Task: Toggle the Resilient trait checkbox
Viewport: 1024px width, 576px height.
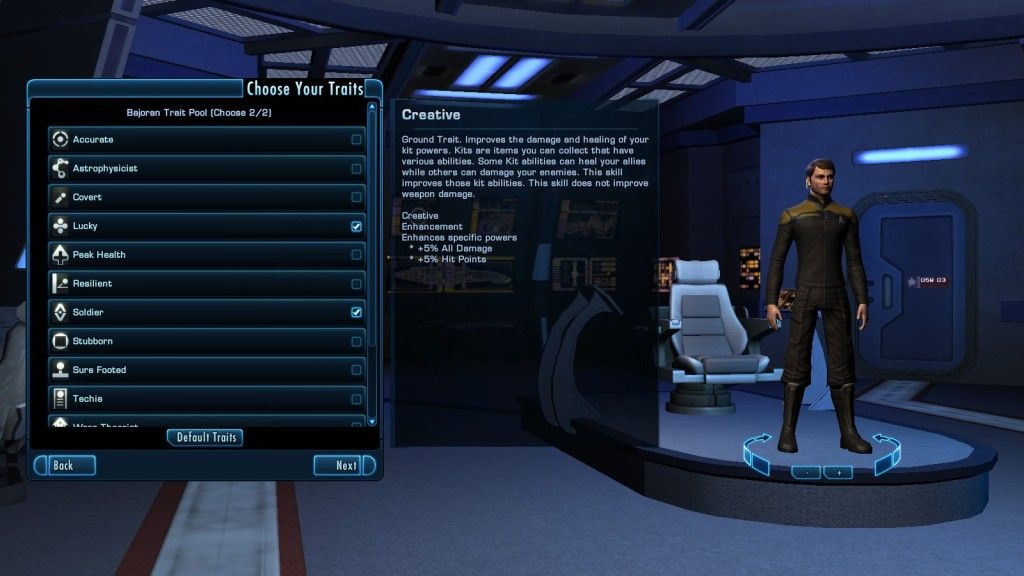Action: point(356,284)
